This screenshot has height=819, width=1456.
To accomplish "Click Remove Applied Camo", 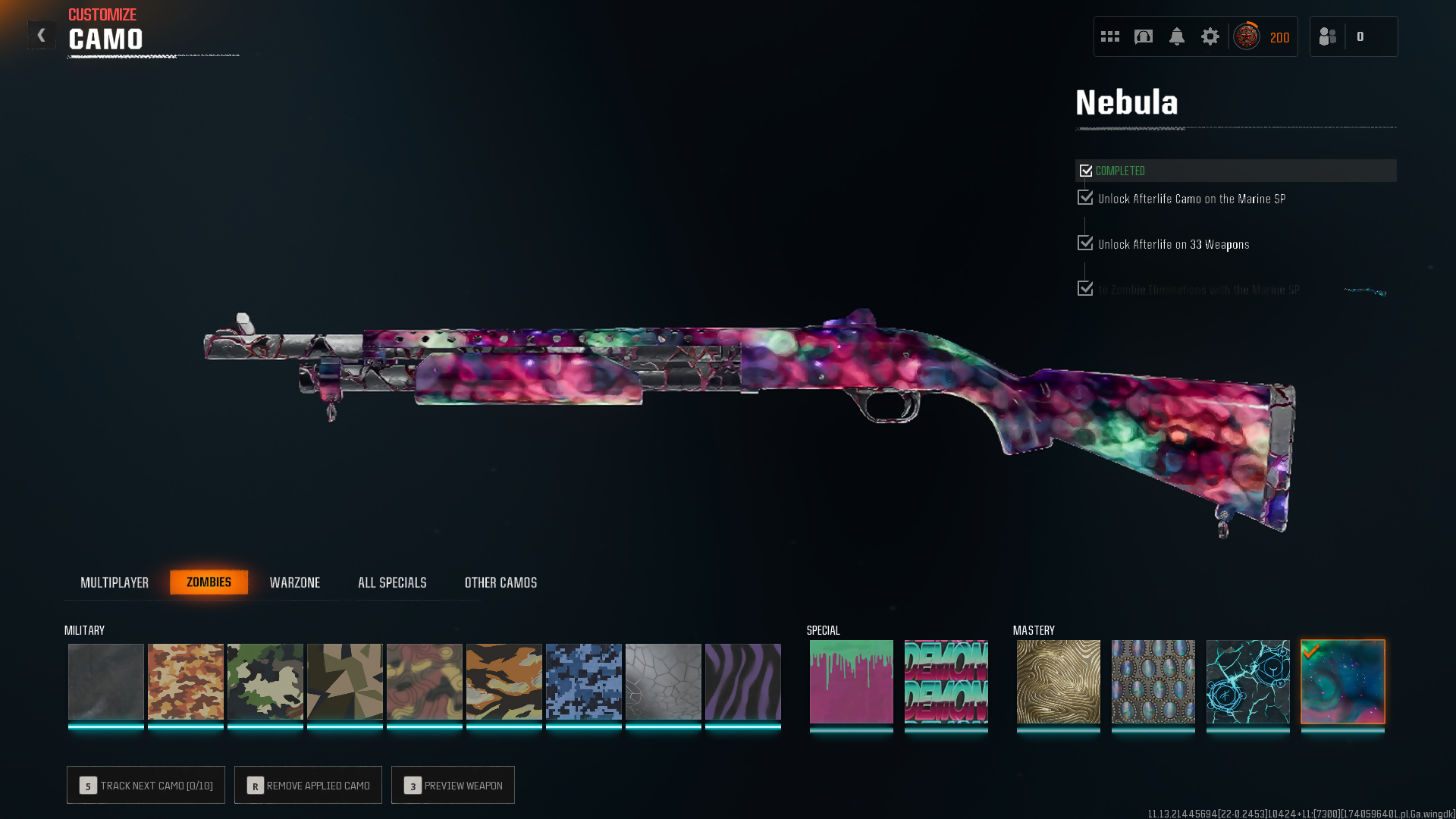I will (308, 785).
